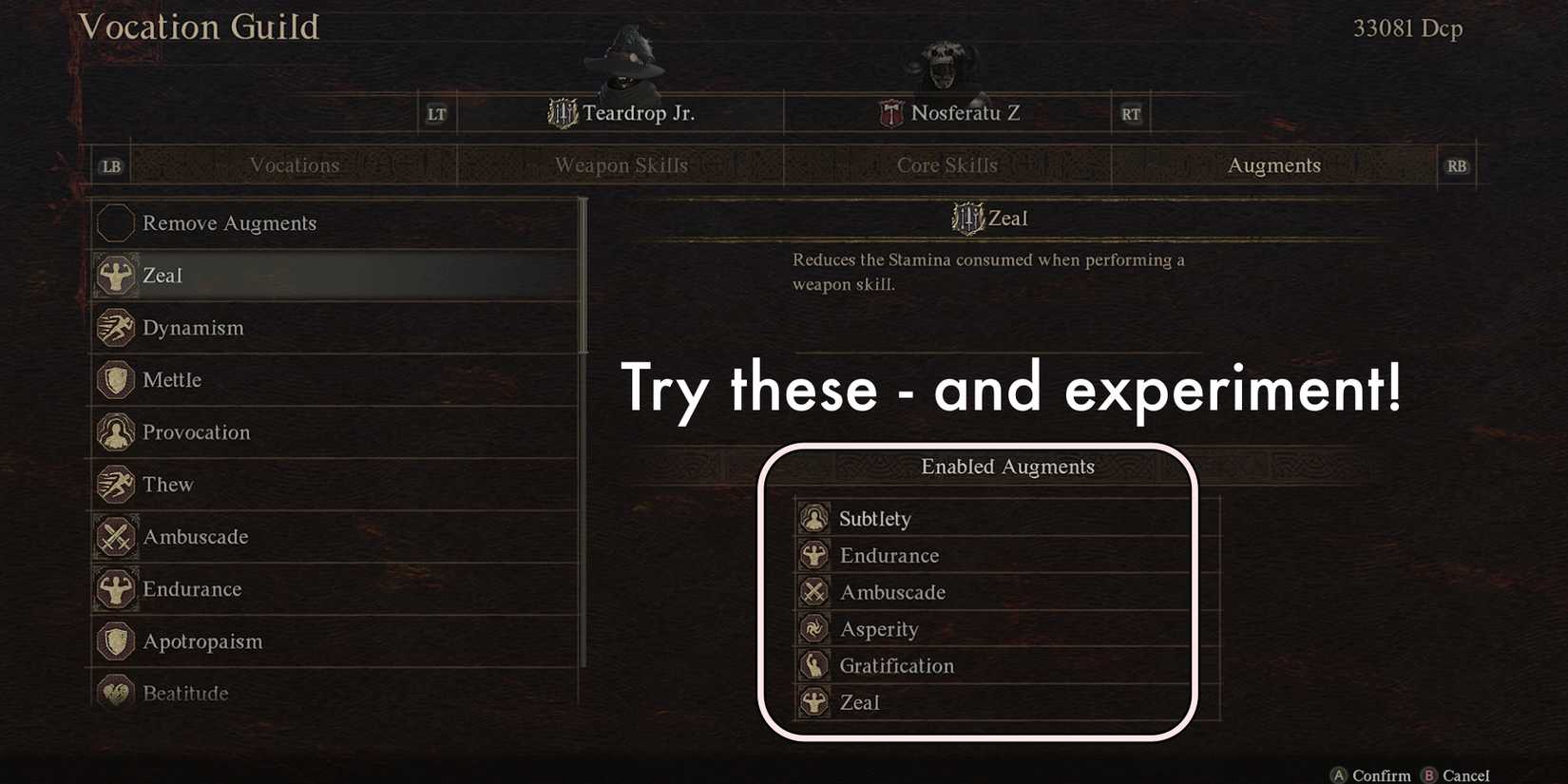This screenshot has width=1568, height=784.
Task: Switch to the Weapon Skills tab
Action: (x=621, y=164)
